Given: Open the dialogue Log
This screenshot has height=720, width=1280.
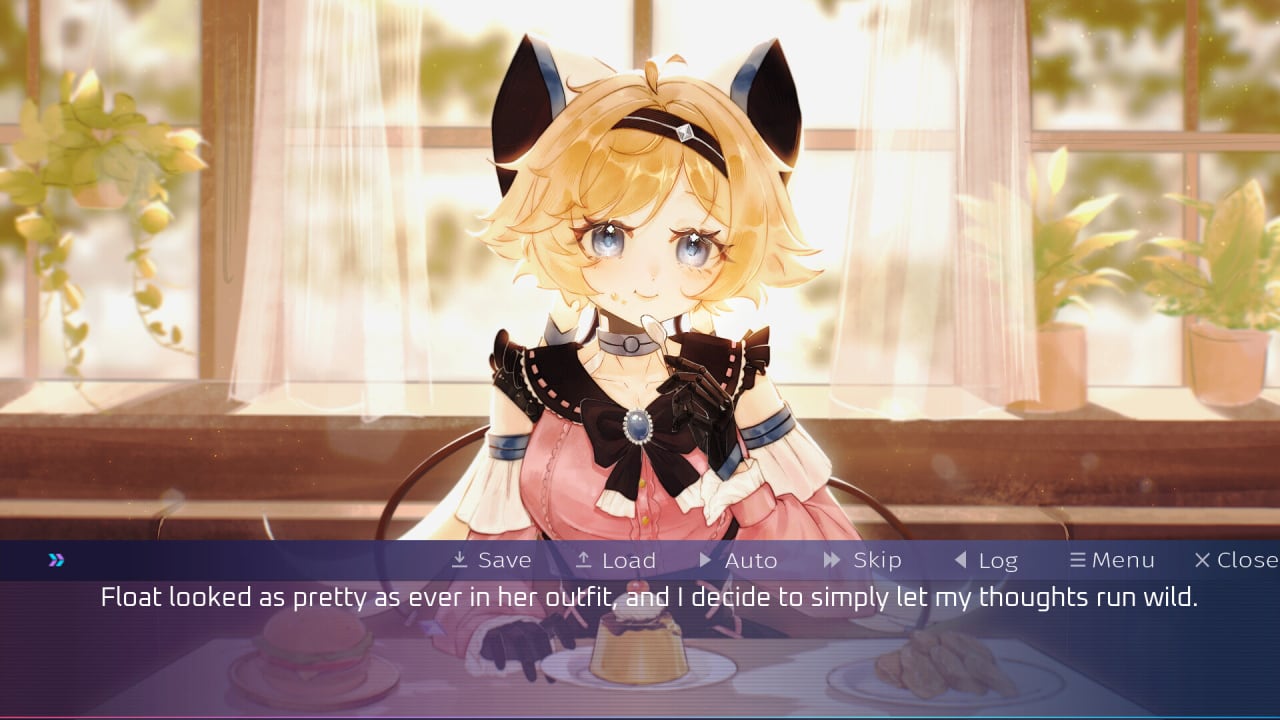Looking at the screenshot, I should pyautogui.click(x=985, y=560).
